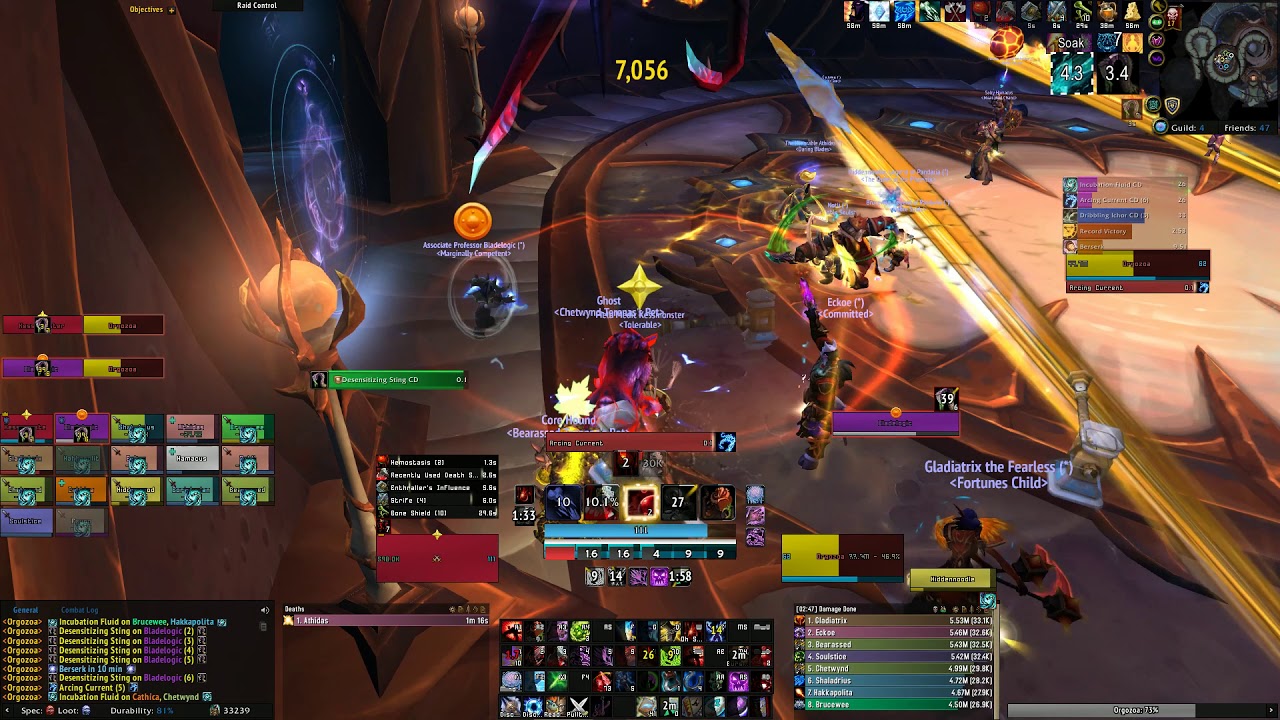
Task: Open the Friends list counter
Action: point(1245,128)
